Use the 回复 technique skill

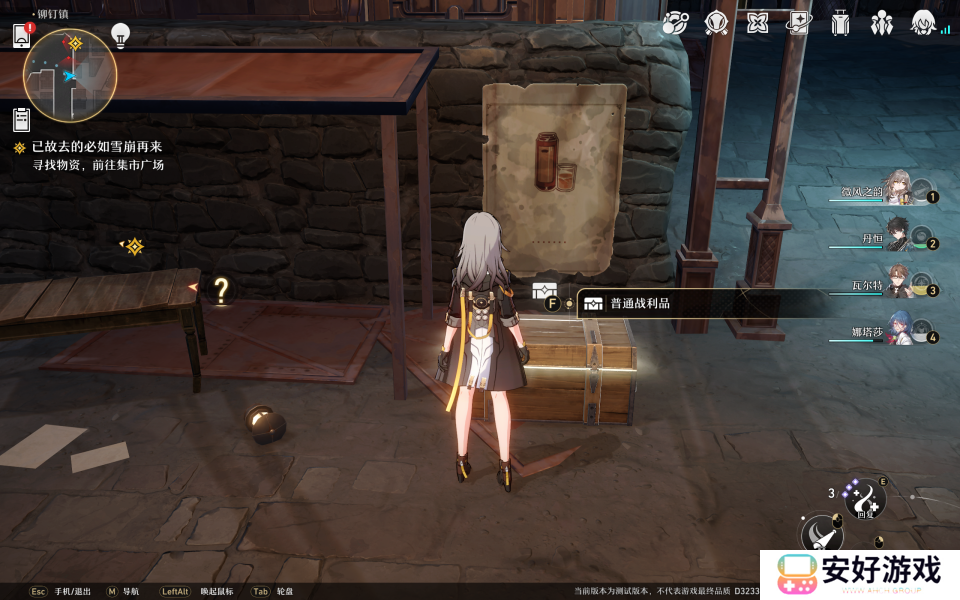[x=865, y=497]
